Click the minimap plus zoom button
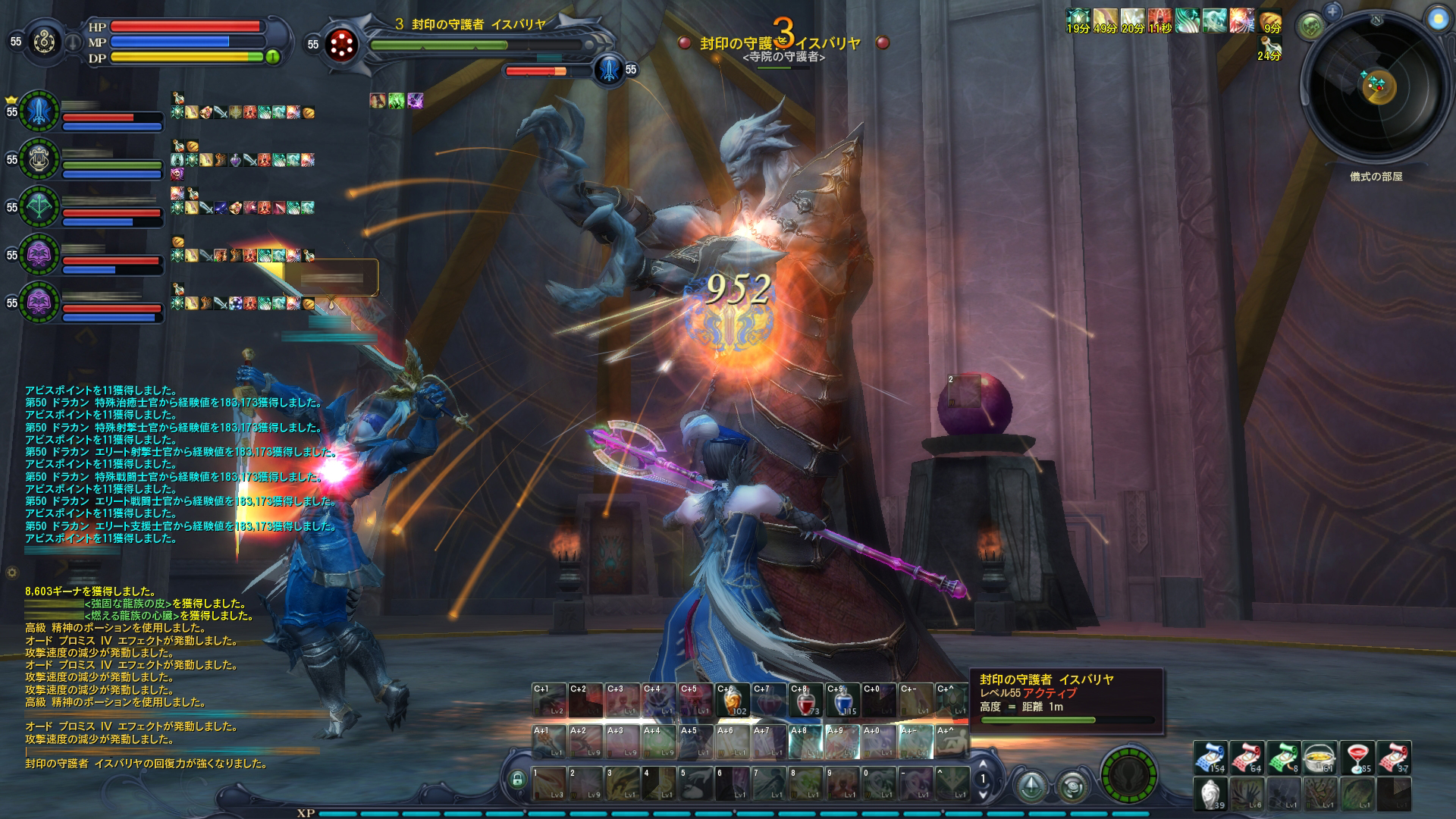The image size is (1456, 819). 1332,11
